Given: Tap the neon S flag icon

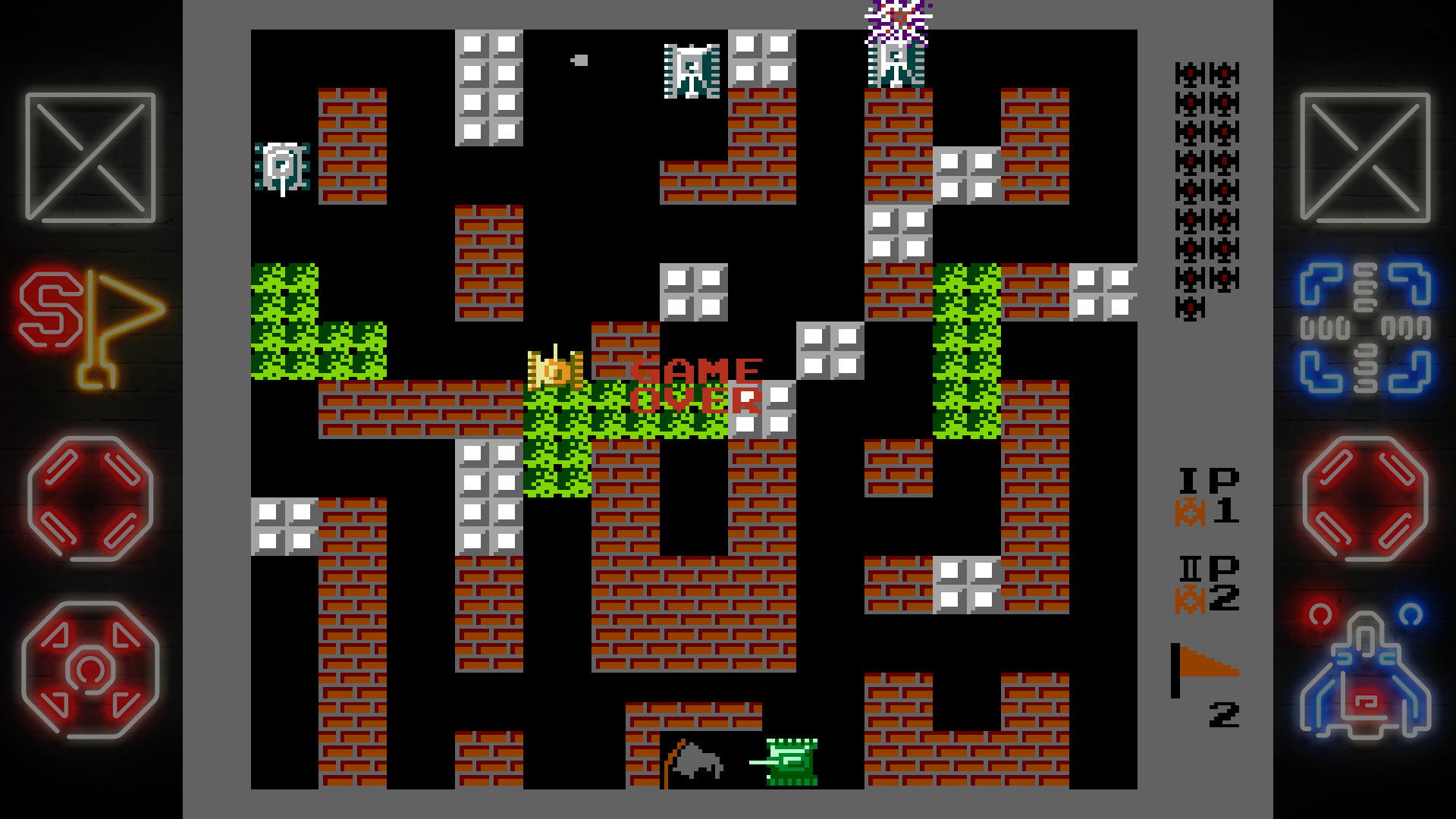Looking at the screenshot, I should click(x=90, y=328).
